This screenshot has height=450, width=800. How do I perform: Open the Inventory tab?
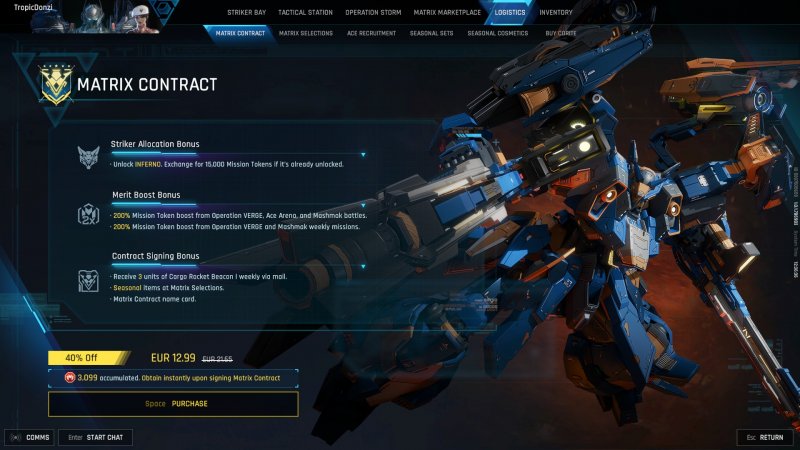[556, 13]
